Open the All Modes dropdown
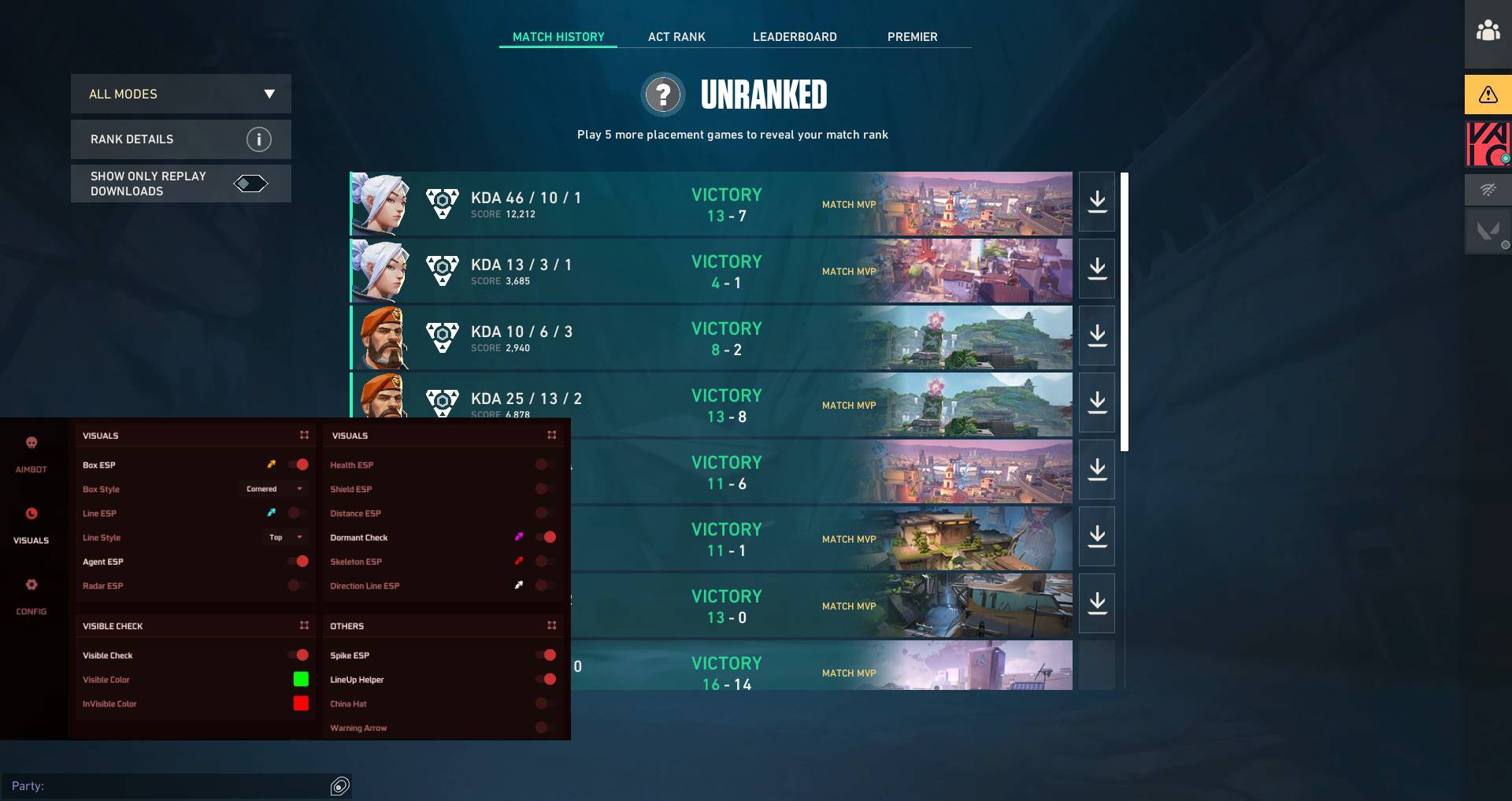Image resolution: width=1512 pixels, height=801 pixels. click(x=181, y=94)
